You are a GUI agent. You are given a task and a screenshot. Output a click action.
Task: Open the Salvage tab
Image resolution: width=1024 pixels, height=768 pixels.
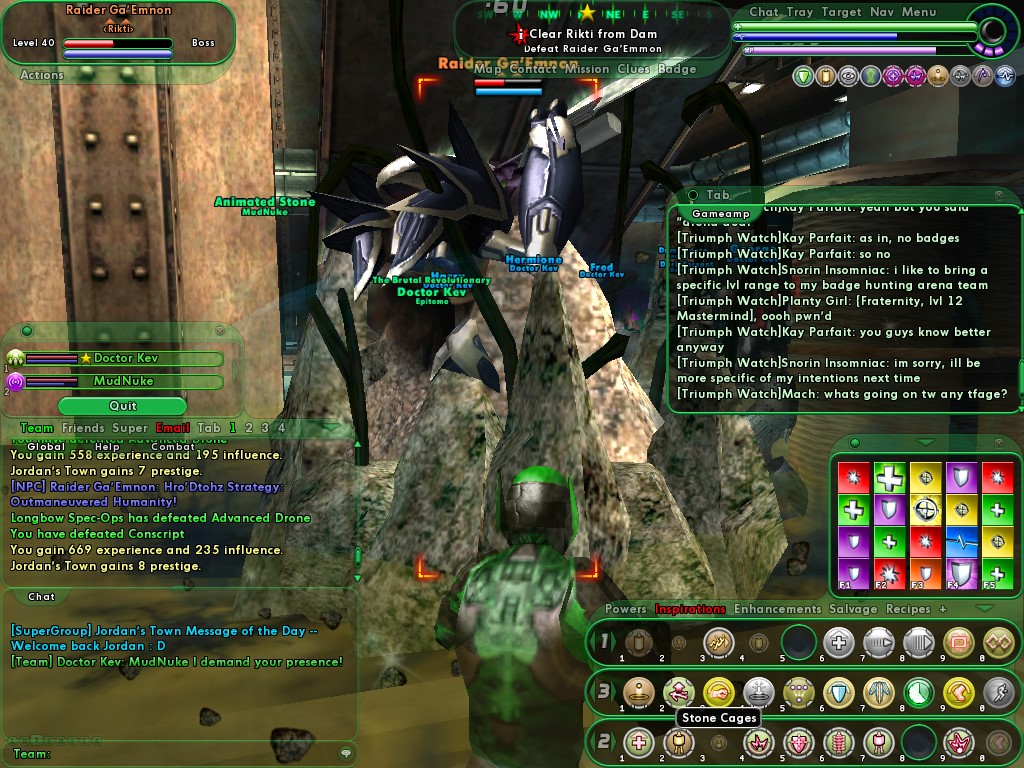point(853,609)
